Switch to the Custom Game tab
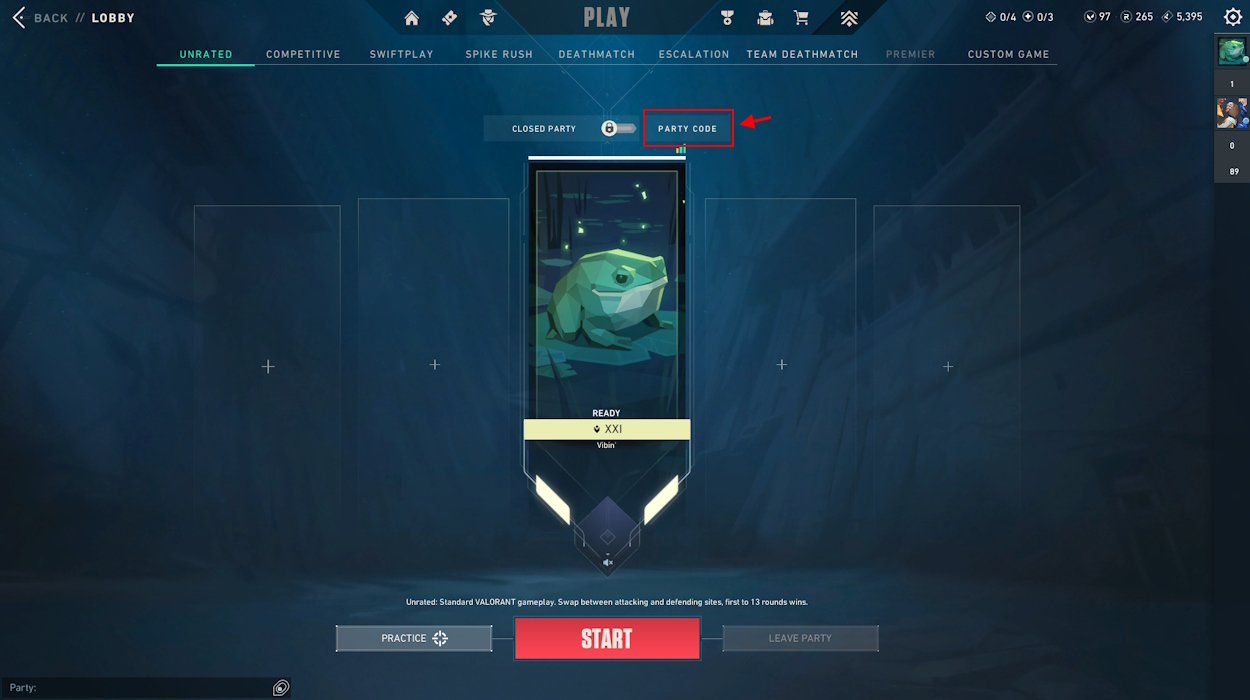This screenshot has height=700, width=1250. click(x=1008, y=54)
